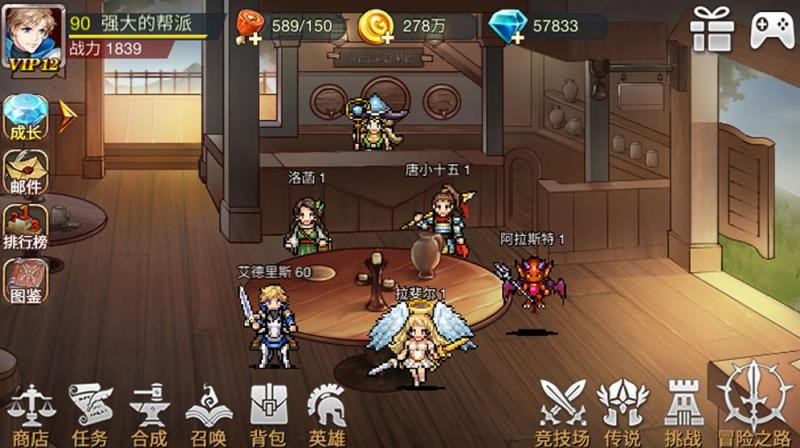The width and height of the screenshot is (800, 448).
Task: Open the 图鉴 codex icon
Action: pyautogui.click(x=25, y=281)
